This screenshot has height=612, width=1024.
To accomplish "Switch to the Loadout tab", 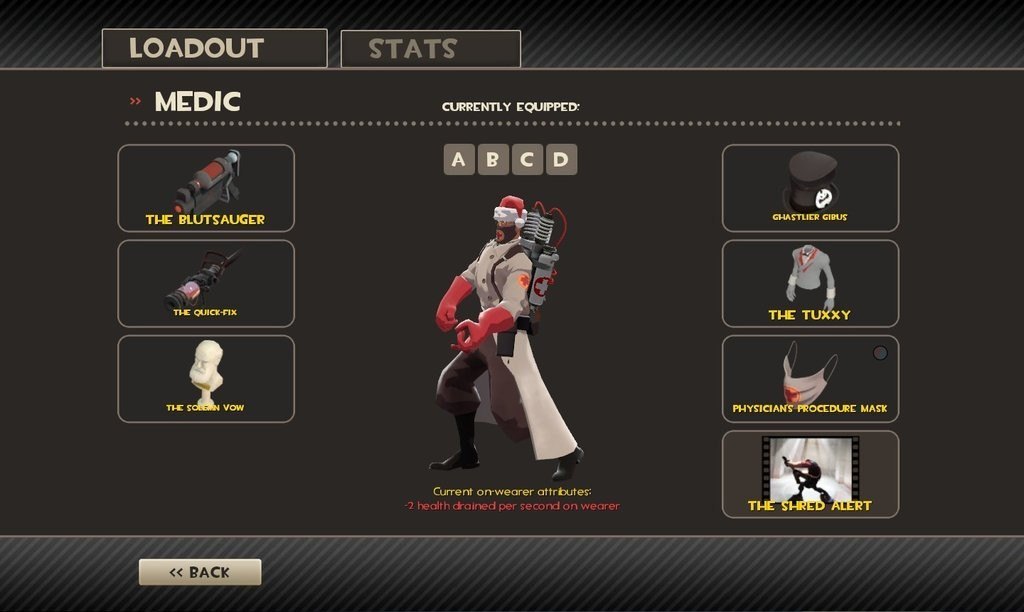I will click(x=214, y=48).
